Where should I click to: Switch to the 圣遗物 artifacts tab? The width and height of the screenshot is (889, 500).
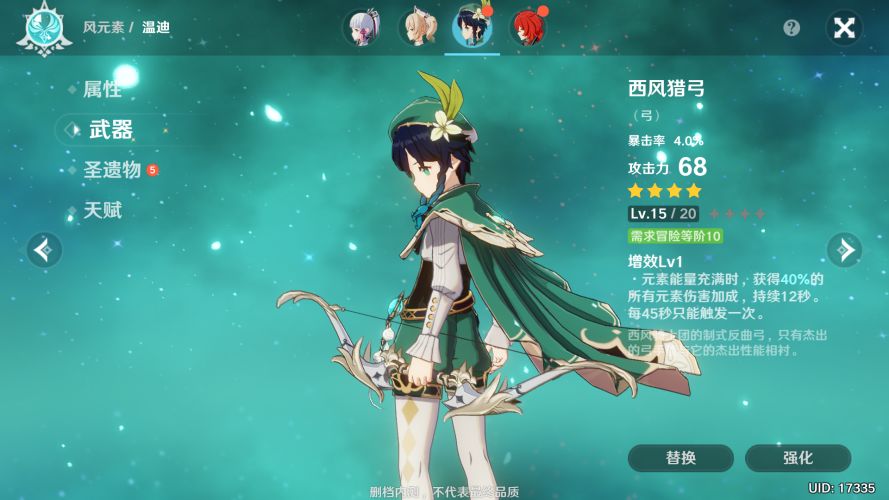111,170
